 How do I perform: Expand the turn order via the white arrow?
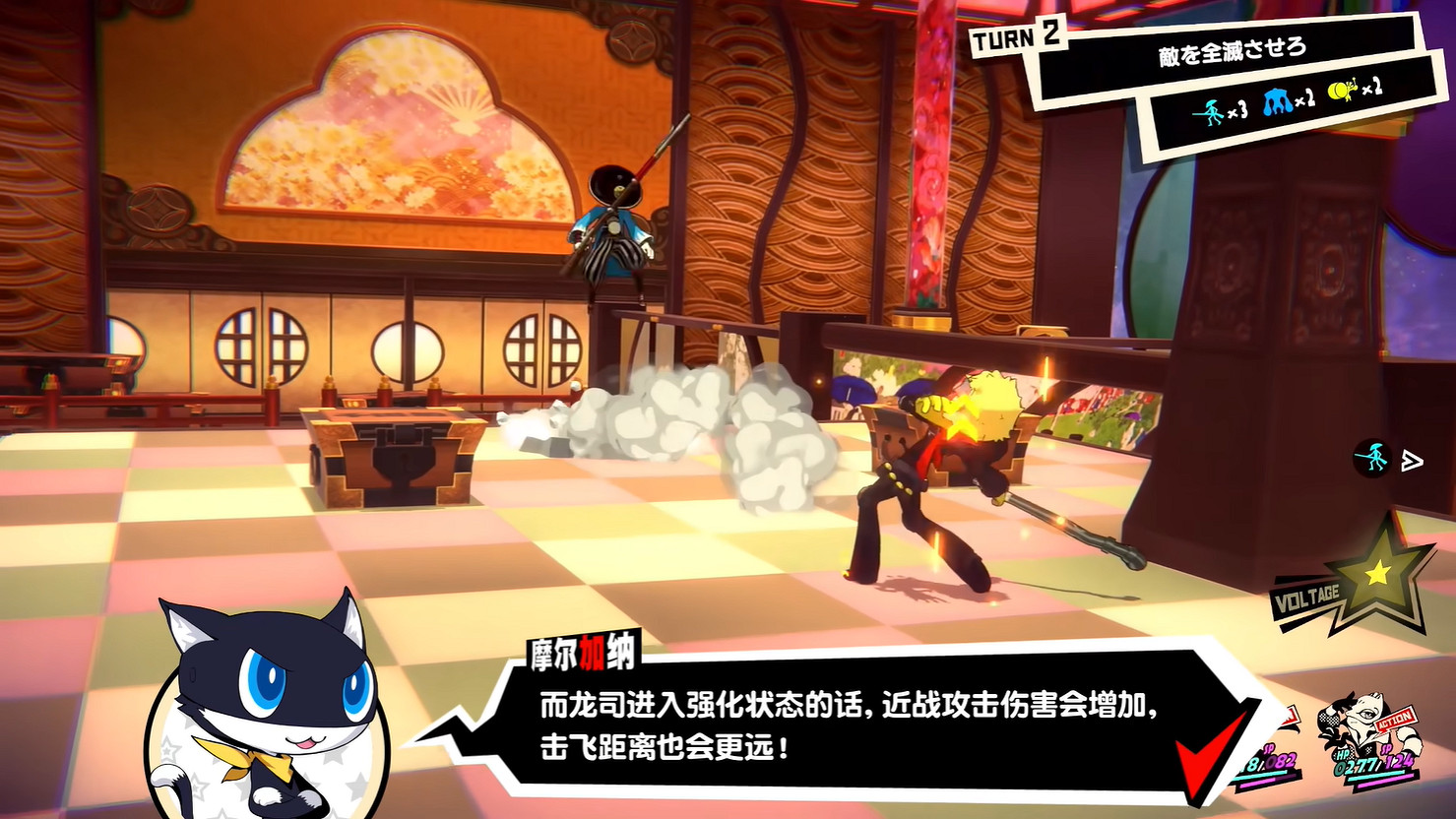coord(1411,459)
